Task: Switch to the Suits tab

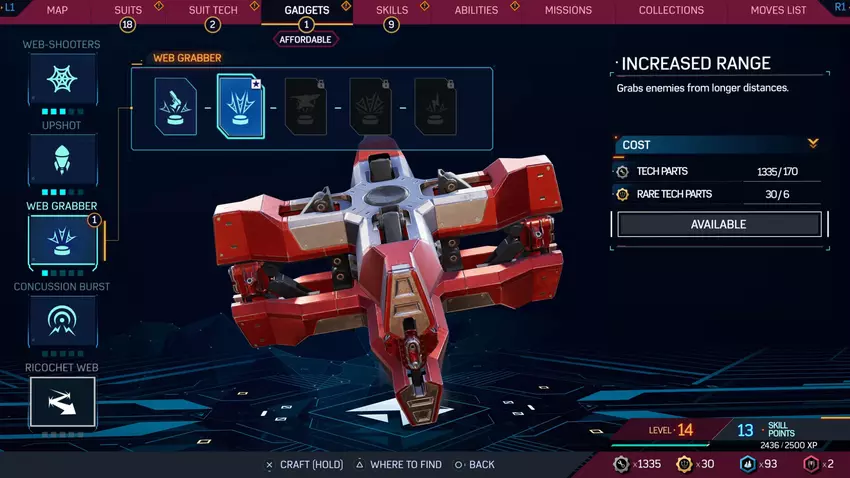Action: point(128,10)
